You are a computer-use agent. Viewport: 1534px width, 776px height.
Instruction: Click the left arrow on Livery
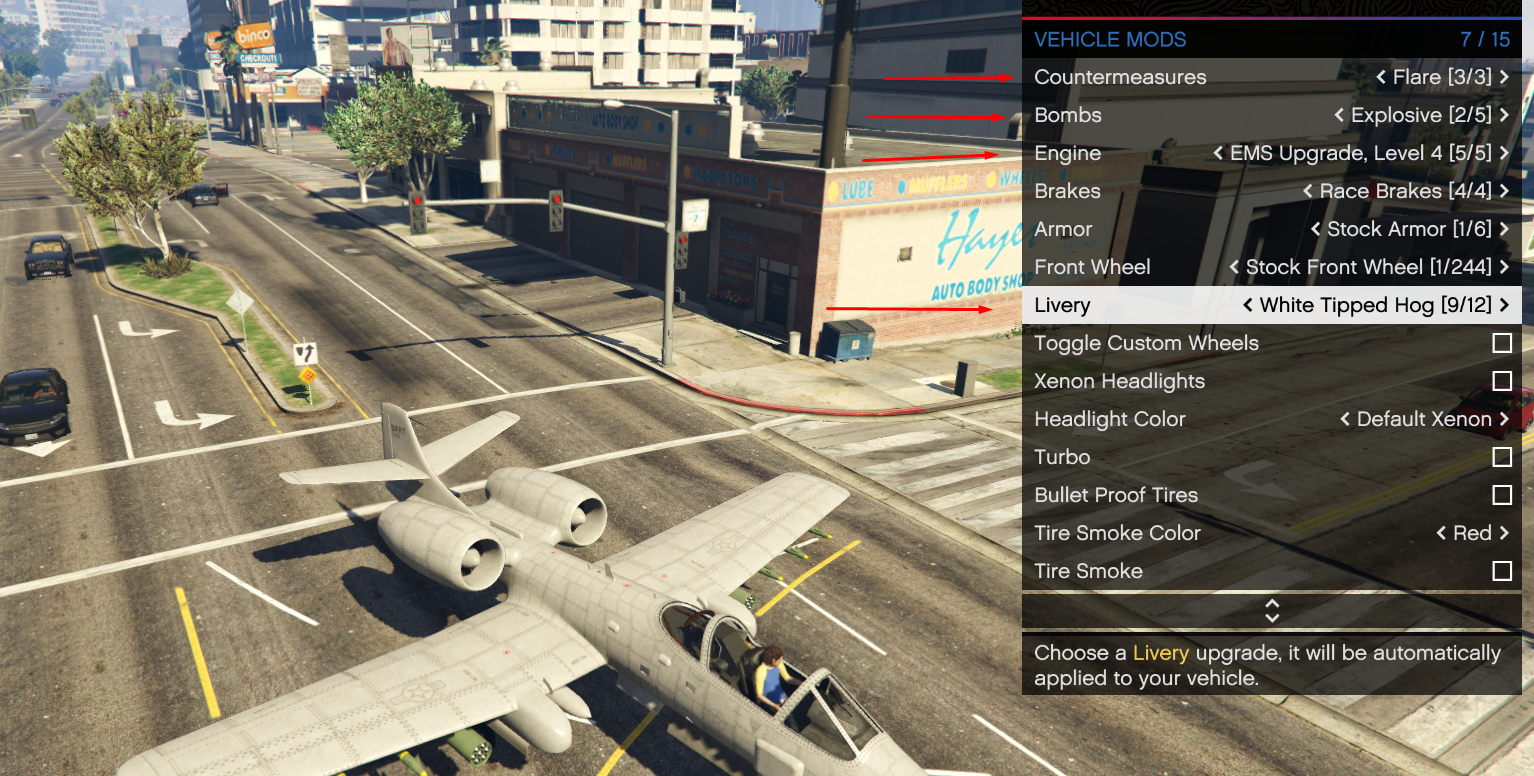(1247, 305)
